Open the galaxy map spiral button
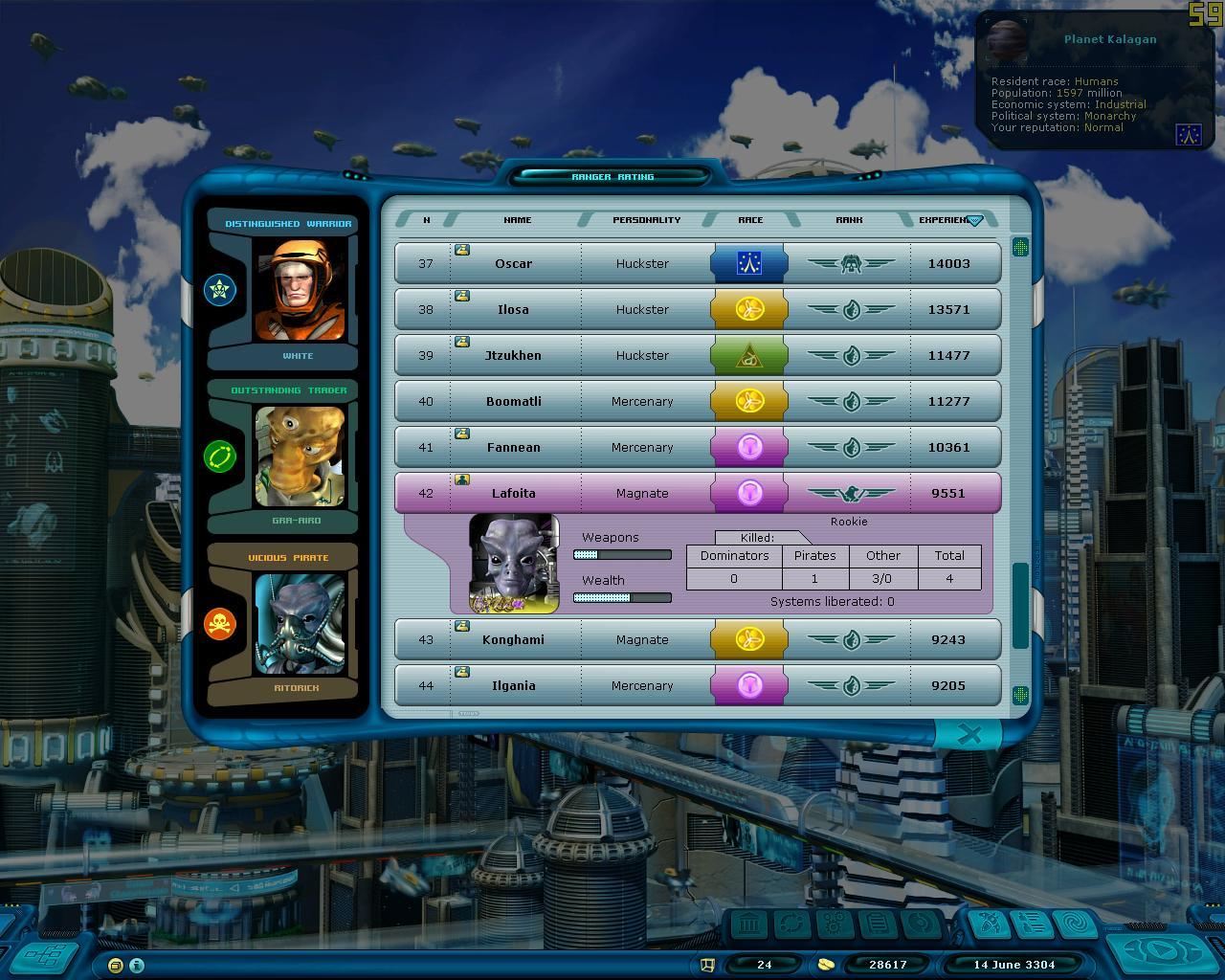 (x=1076, y=924)
